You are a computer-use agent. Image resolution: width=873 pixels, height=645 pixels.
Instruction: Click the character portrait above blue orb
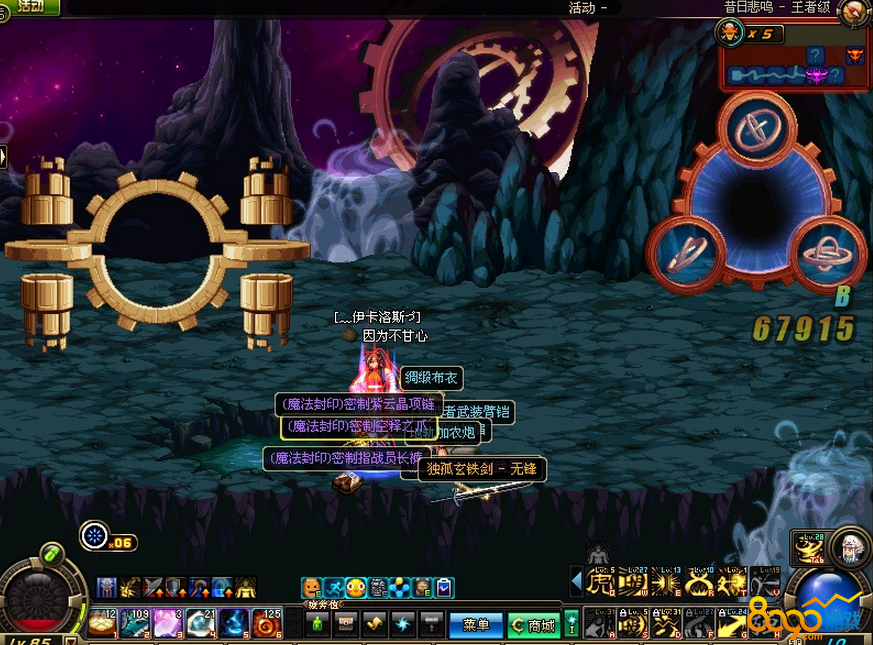click(849, 545)
